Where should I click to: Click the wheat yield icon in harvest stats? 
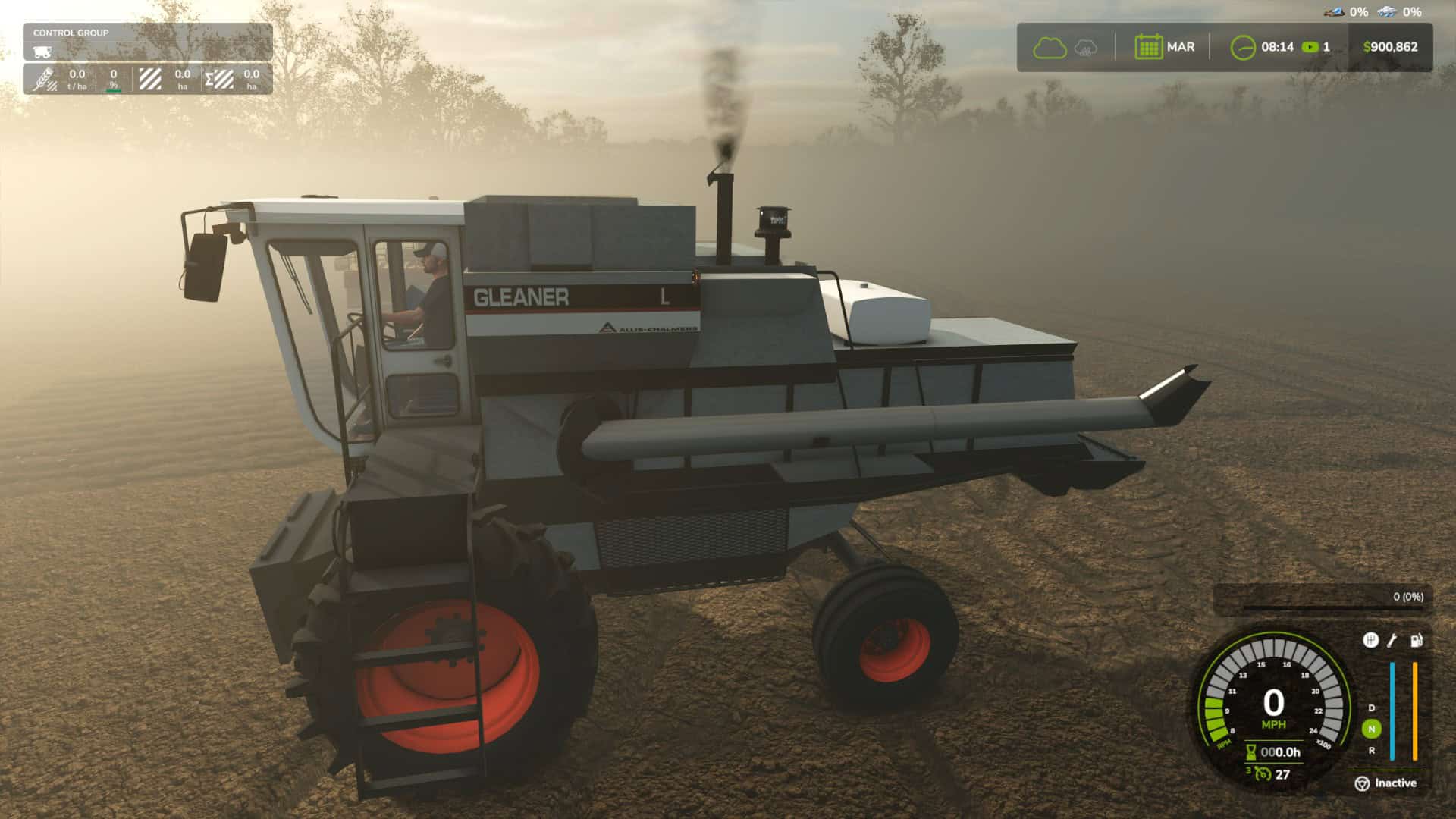[44, 79]
